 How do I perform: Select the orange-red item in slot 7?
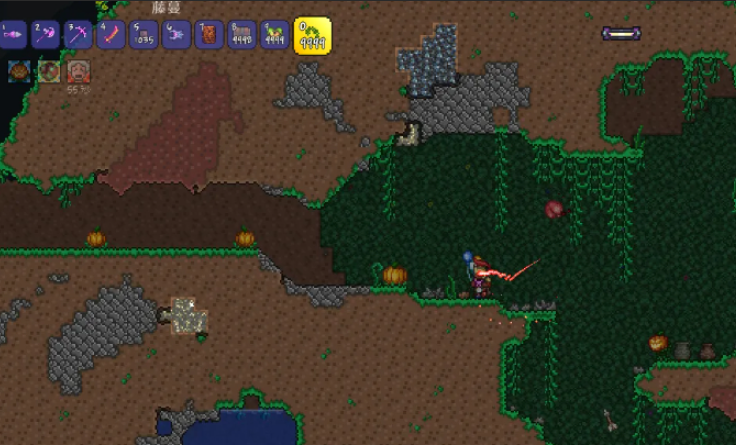pyautogui.click(x=209, y=35)
